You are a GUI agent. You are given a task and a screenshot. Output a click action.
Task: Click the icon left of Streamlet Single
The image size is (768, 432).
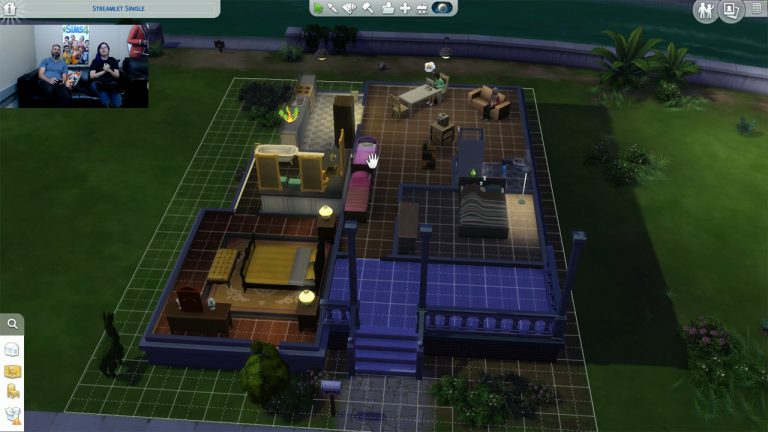(10, 8)
